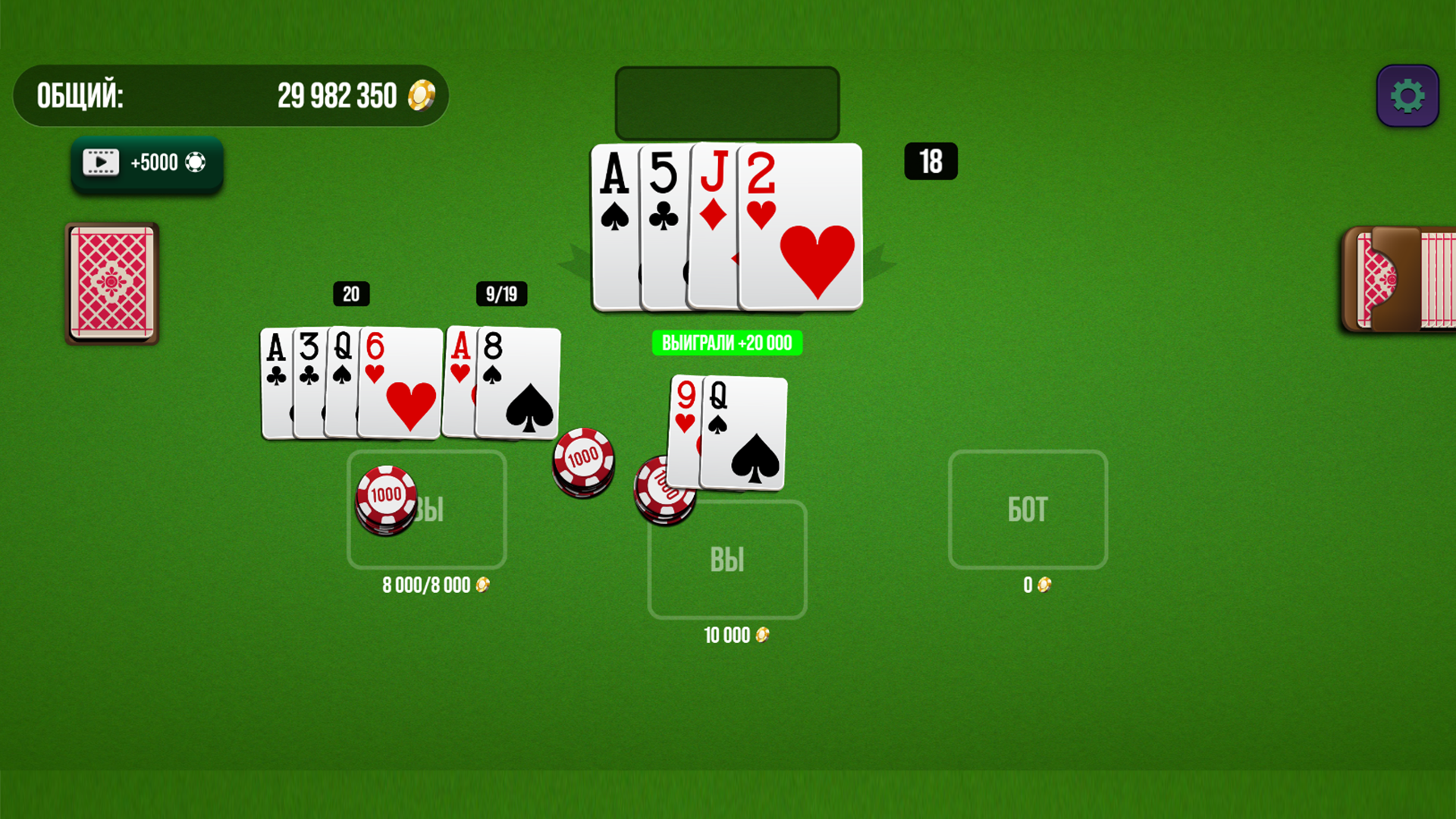Tap the tilted 1000 chip on the bet
The image size is (1456, 819).
[x=582, y=460]
